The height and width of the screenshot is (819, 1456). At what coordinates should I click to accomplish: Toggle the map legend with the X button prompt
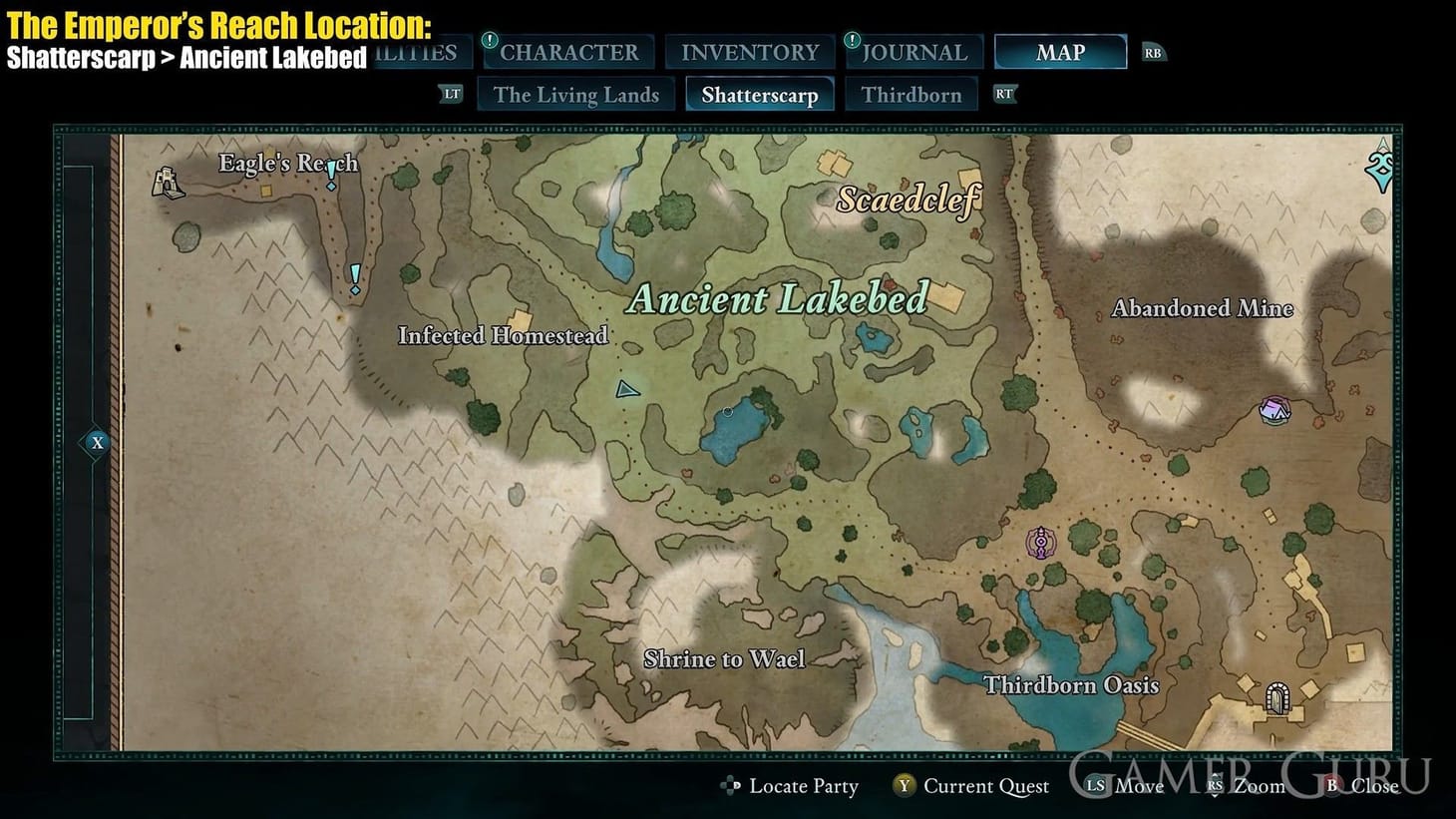point(96,441)
